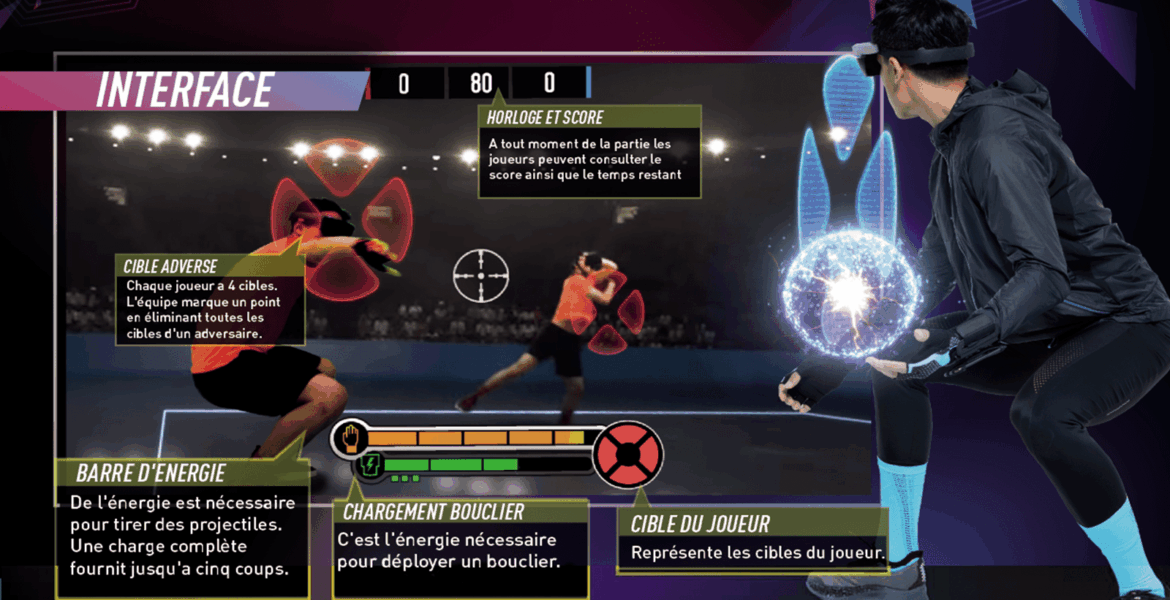The width and height of the screenshot is (1170, 600).
Task: Click the white crosshair reticle
Action: click(481, 275)
